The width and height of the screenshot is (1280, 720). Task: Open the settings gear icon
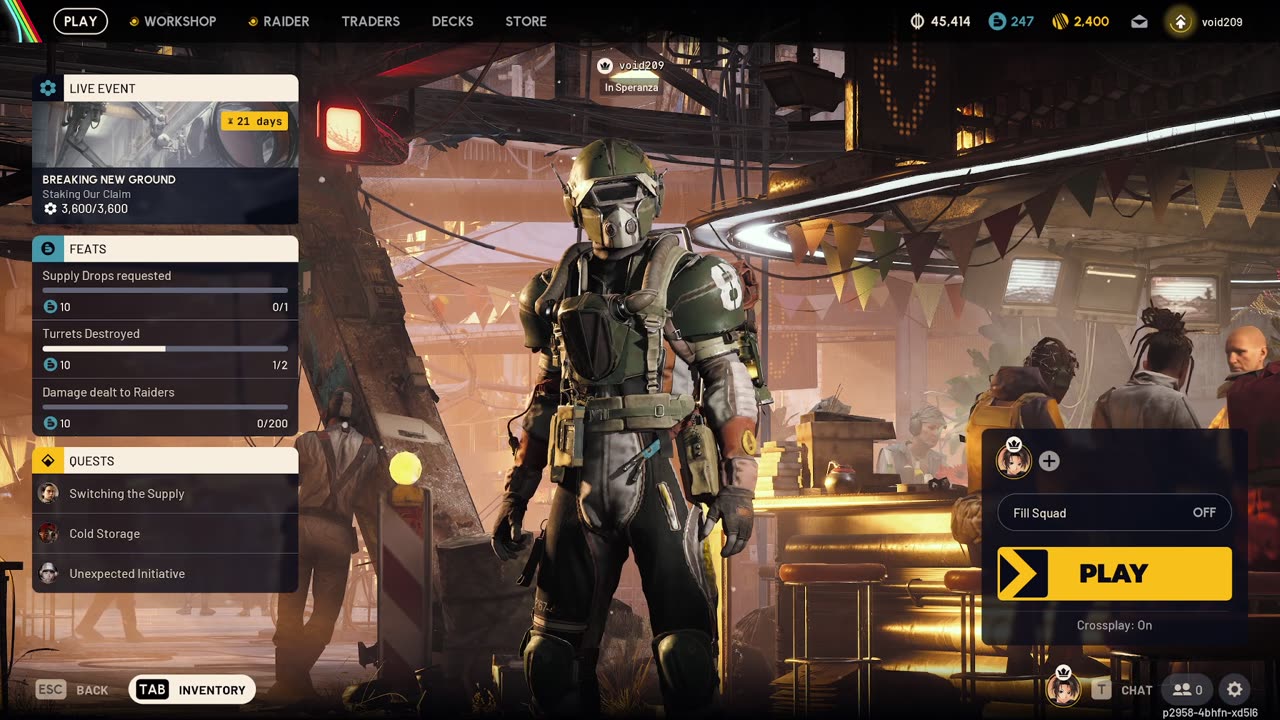point(1235,690)
